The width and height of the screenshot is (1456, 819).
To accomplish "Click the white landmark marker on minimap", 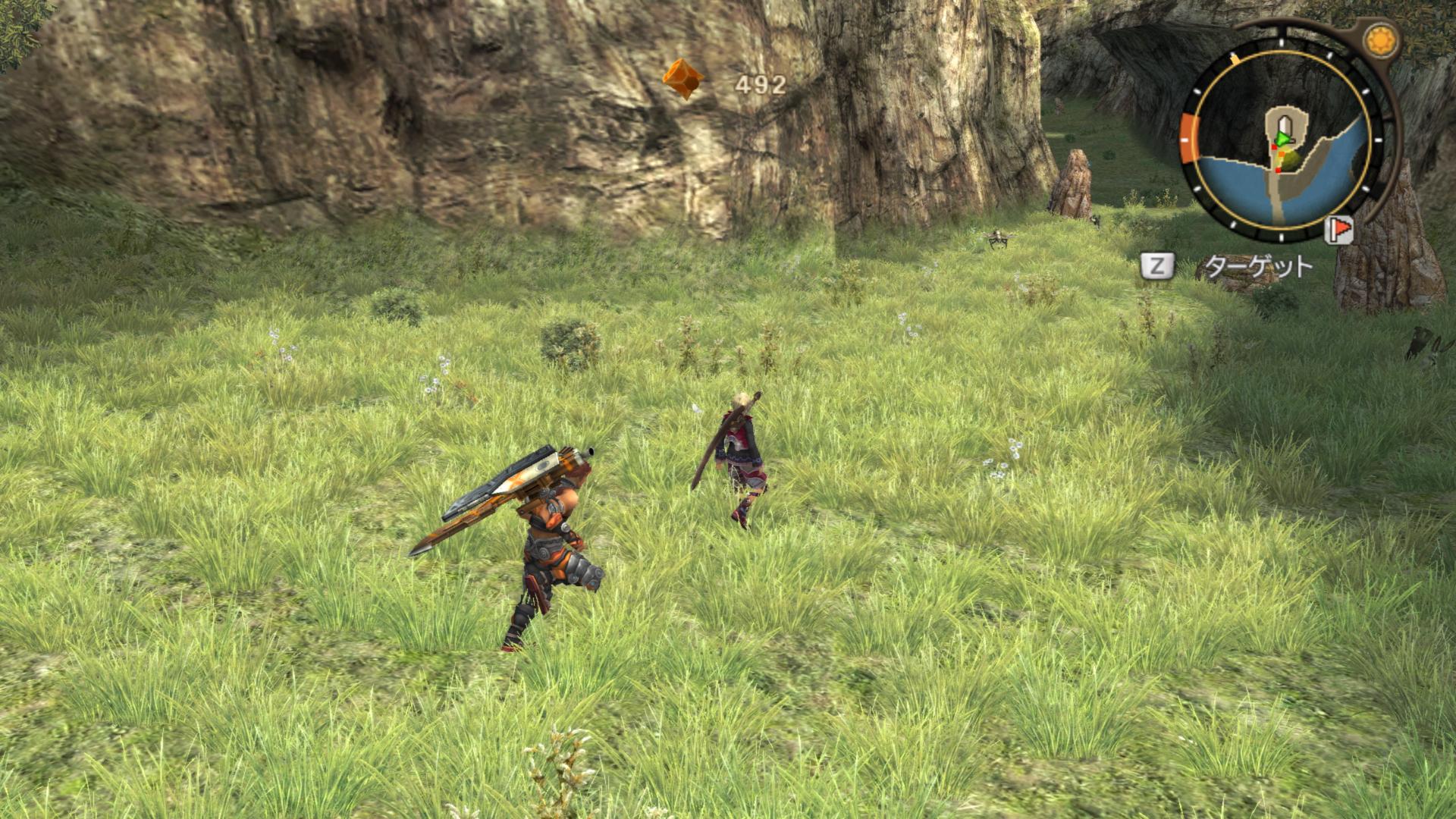I will [x=1285, y=125].
